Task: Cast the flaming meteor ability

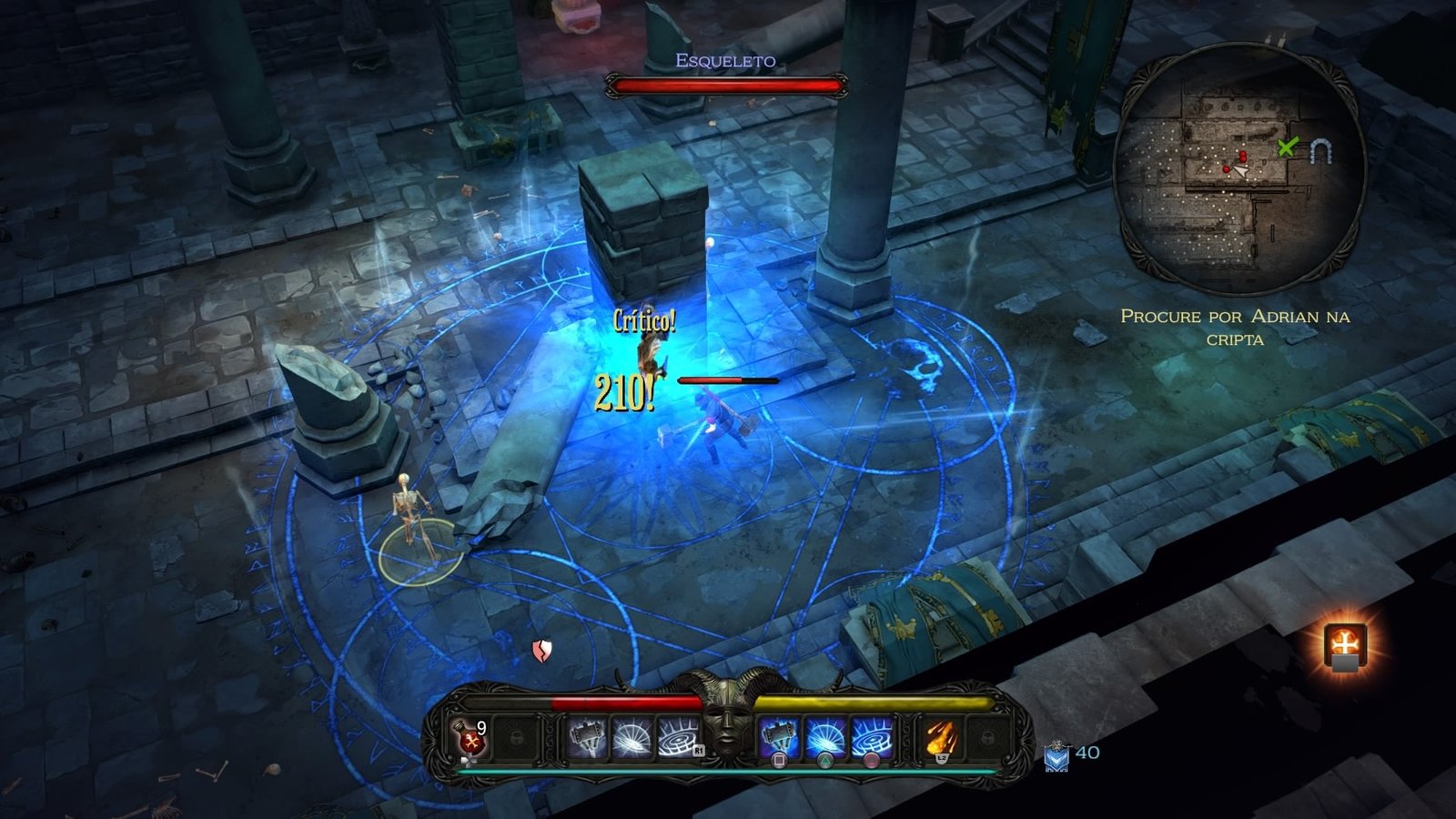Action: pos(941,737)
